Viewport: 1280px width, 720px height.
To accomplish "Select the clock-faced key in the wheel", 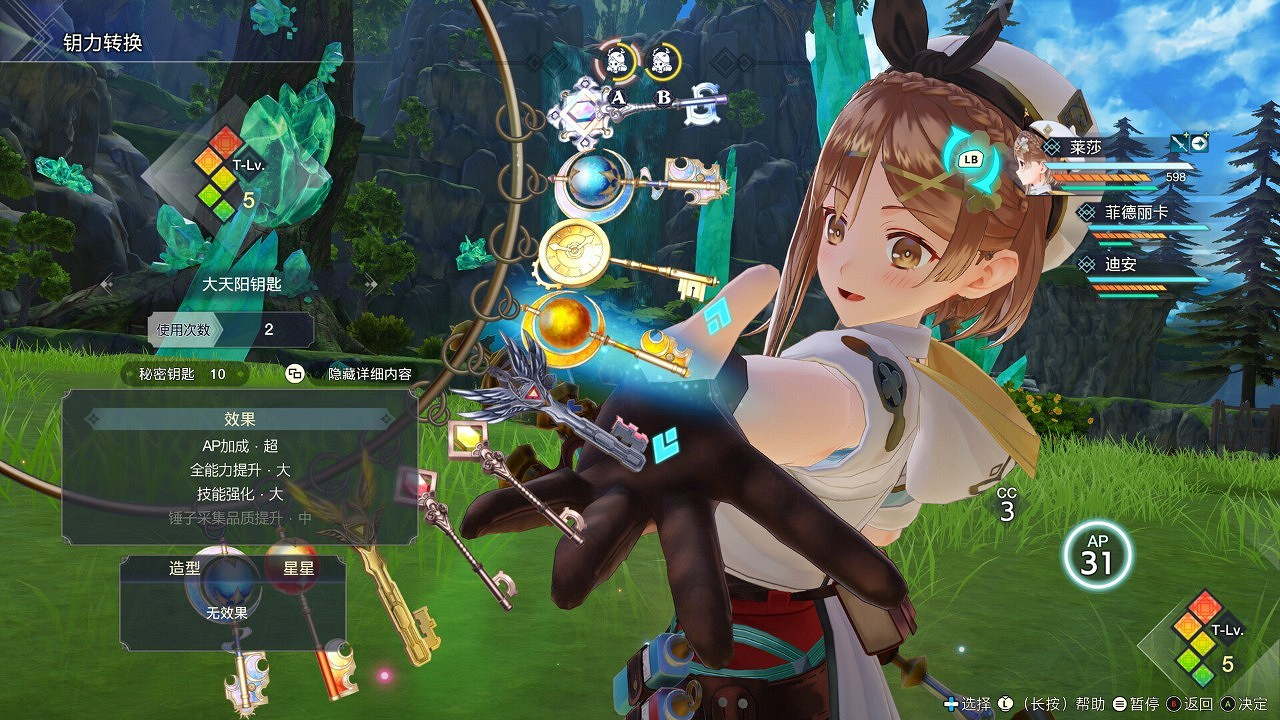I will [x=572, y=250].
